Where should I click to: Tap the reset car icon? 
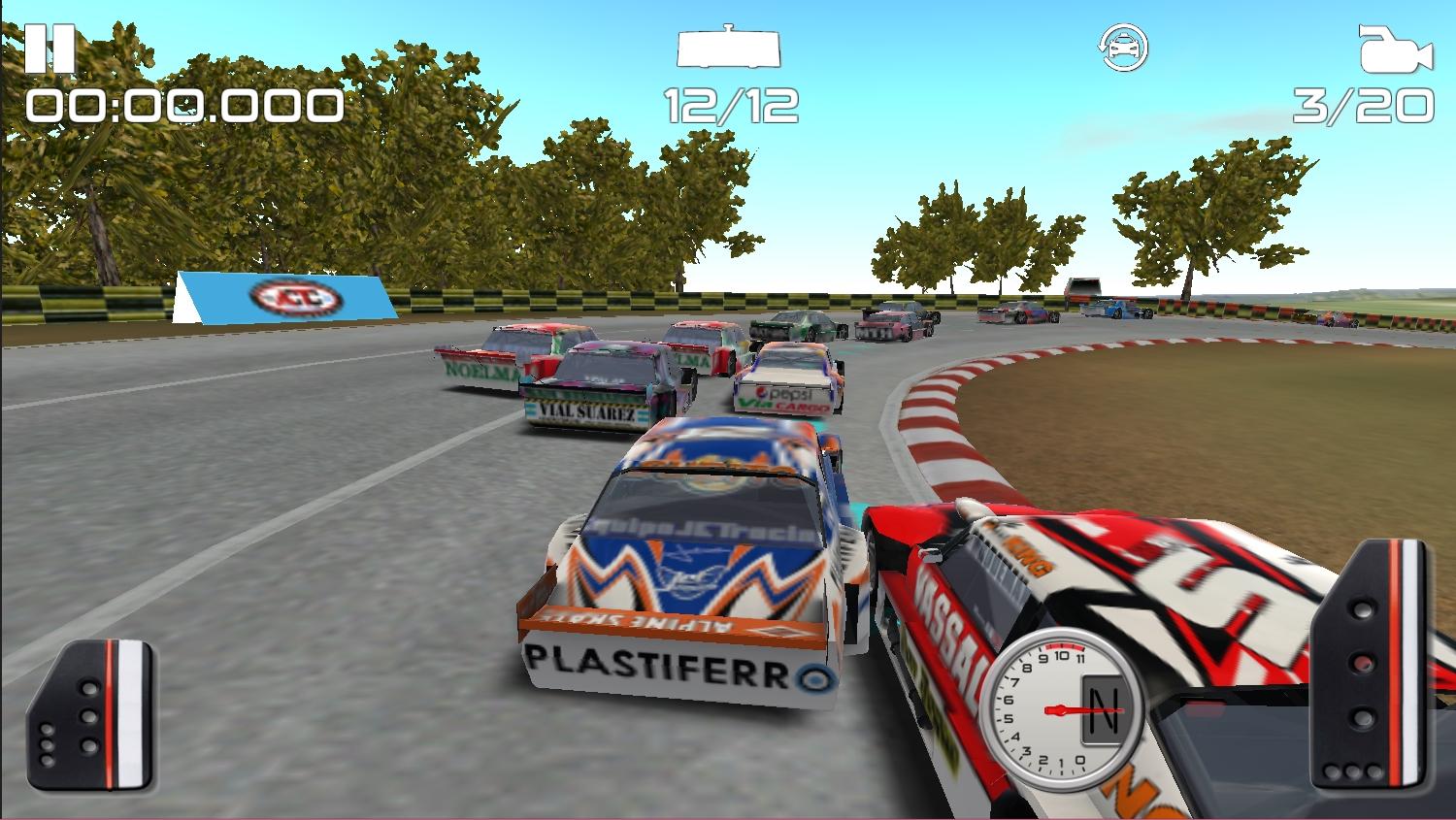click(1123, 48)
